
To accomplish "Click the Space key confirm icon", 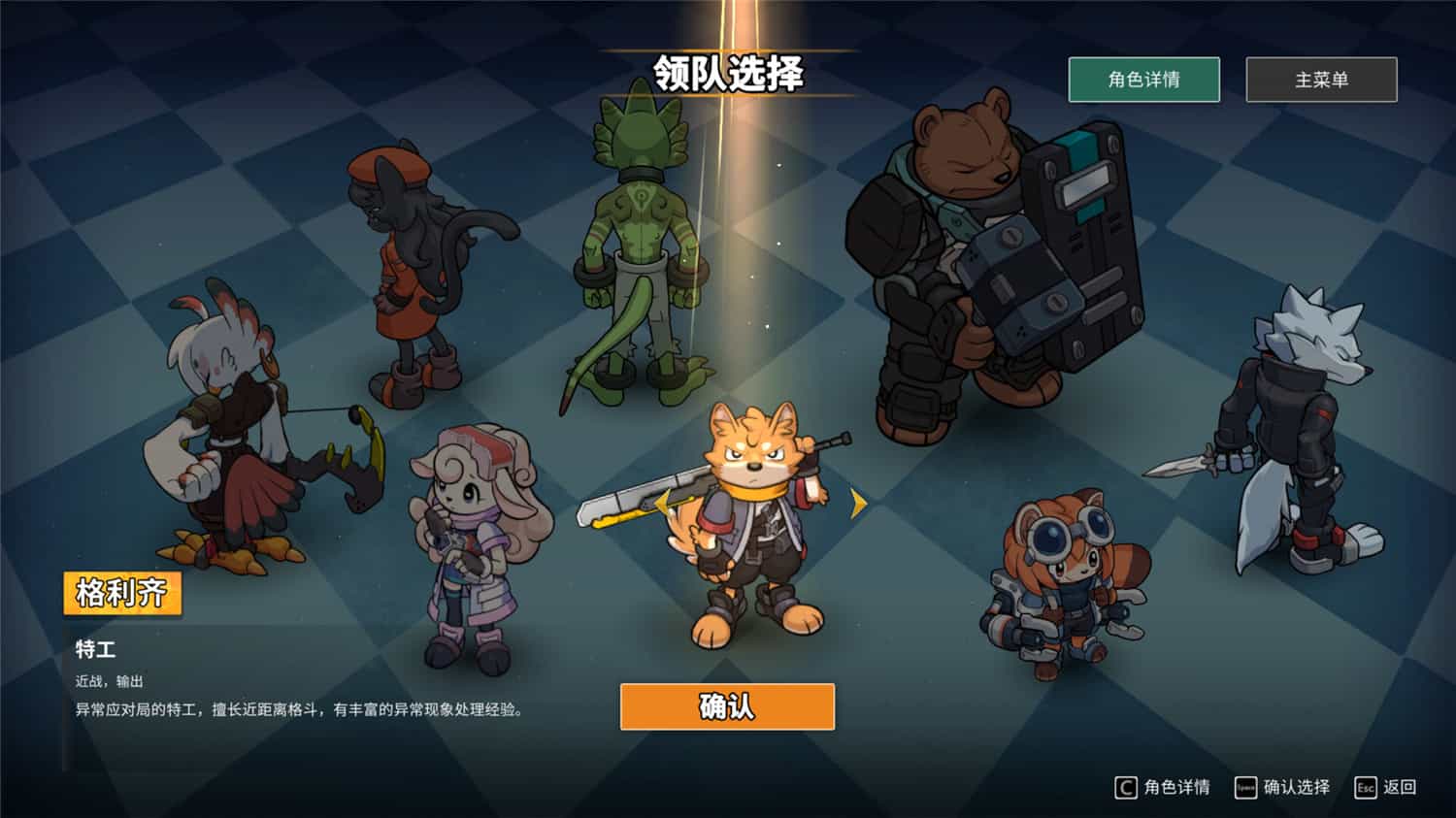I will click(x=1245, y=786).
